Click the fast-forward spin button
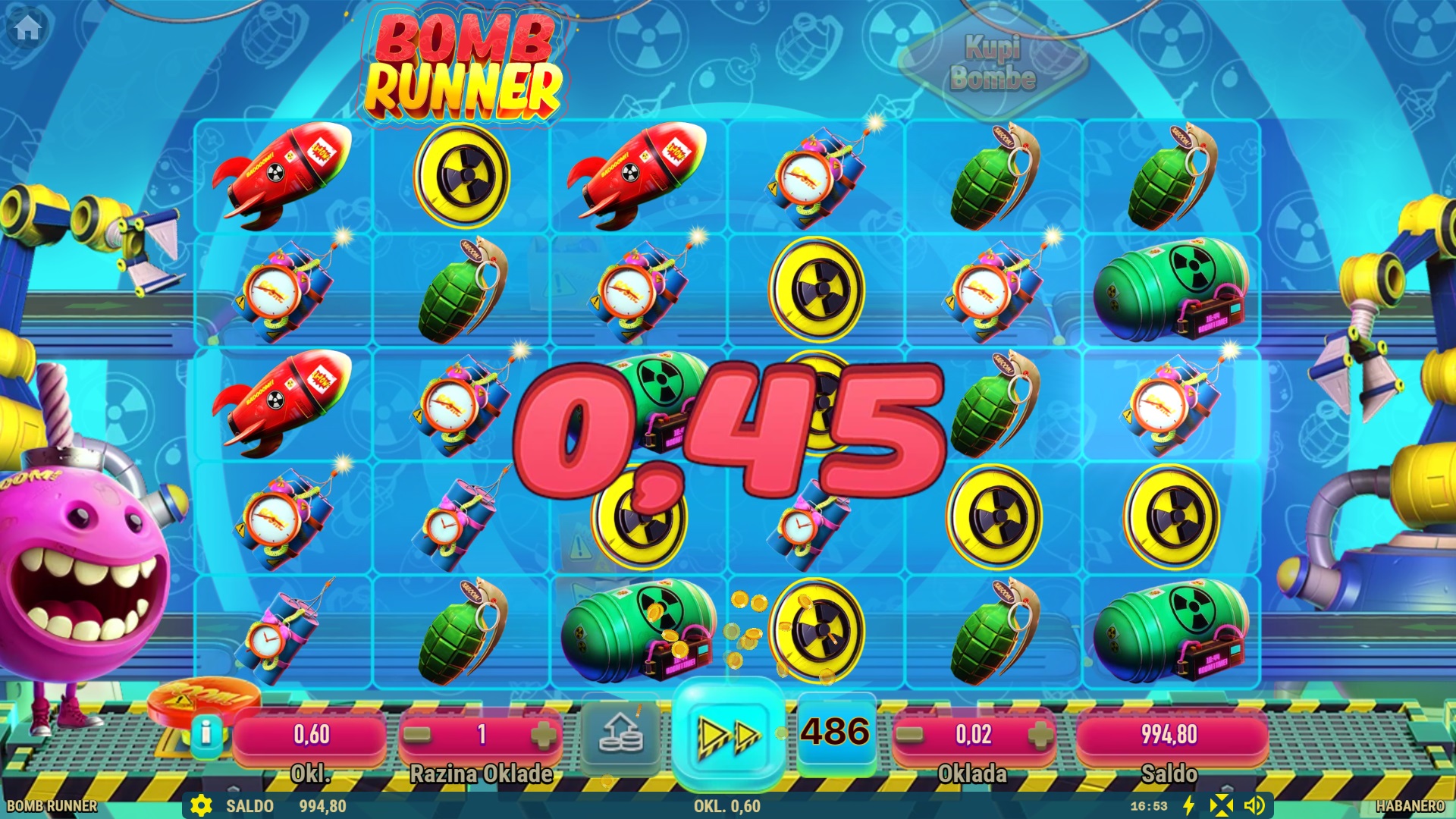This screenshot has height=819, width=1456. pos(728,734)
